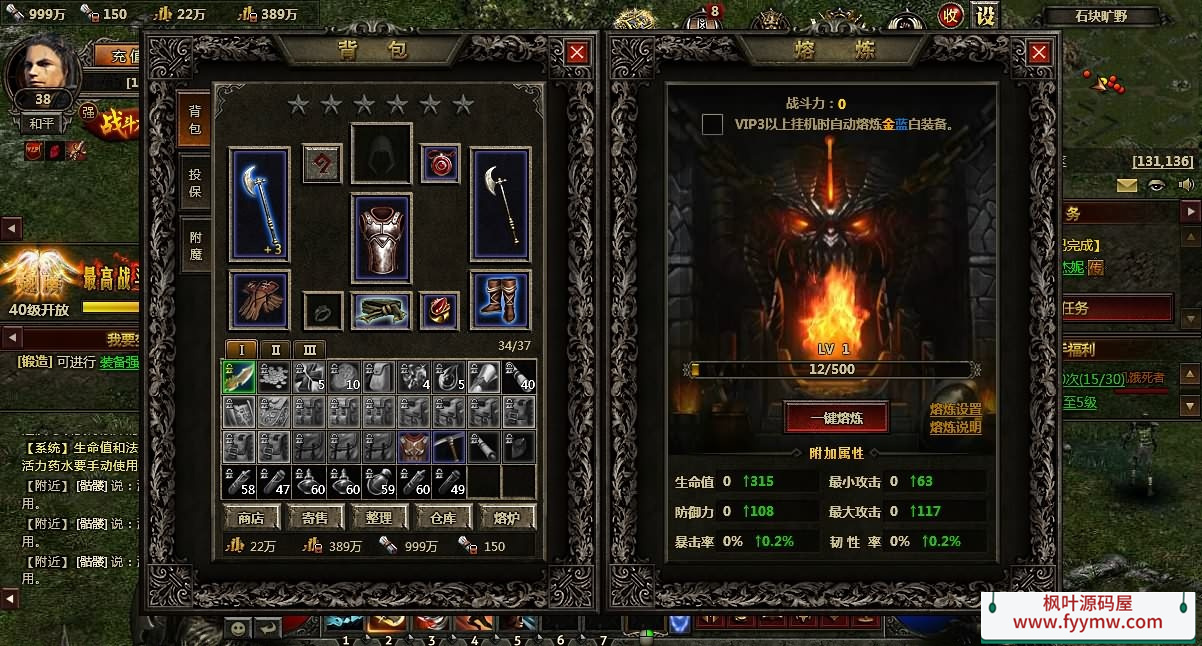Open the 设 settings button in top bar

pos(985,16)
